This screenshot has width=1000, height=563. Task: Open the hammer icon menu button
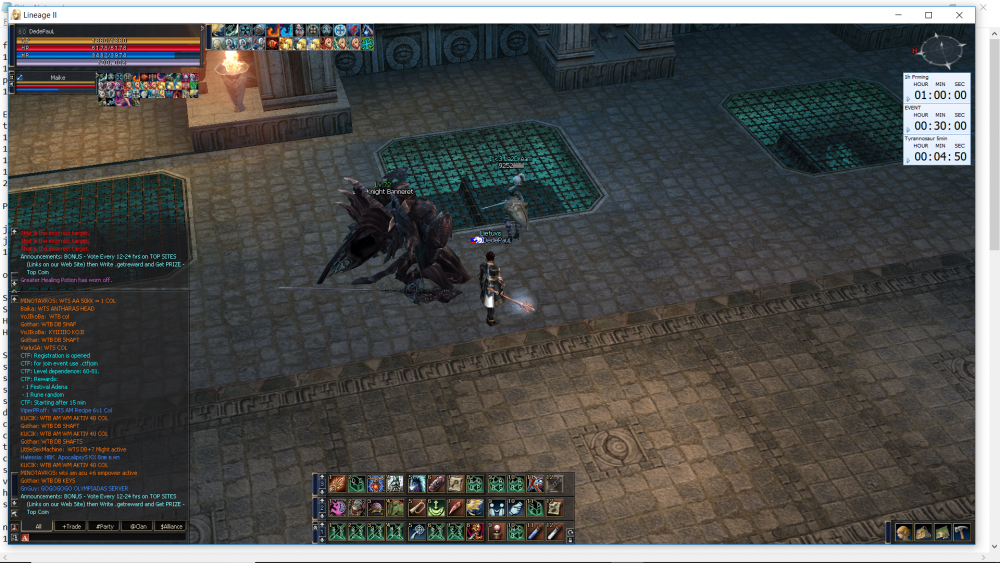[962, 532]
